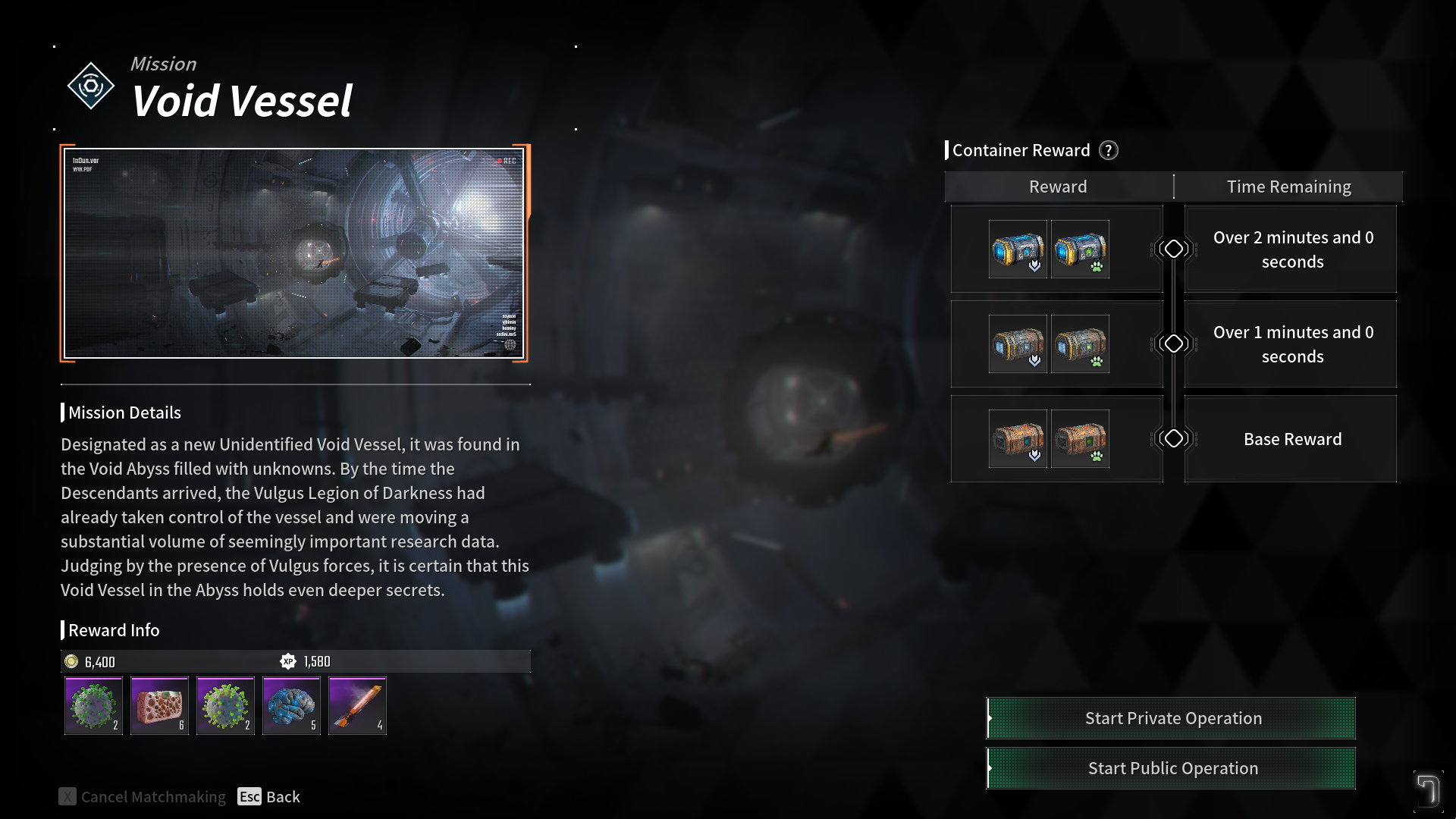Start Public Operation

pos(1172,768)
